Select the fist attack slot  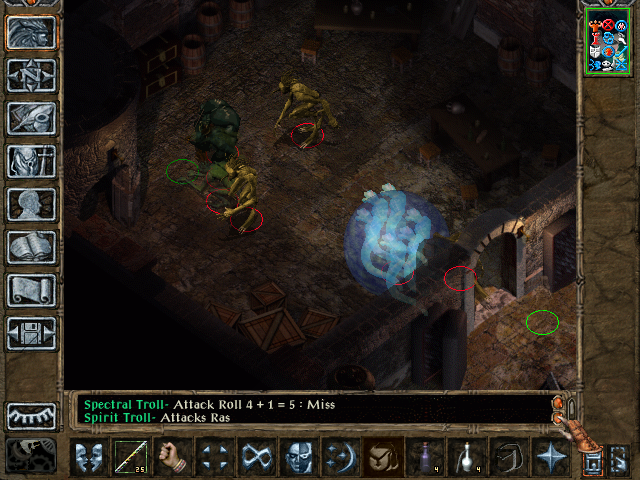pos(173,457)
